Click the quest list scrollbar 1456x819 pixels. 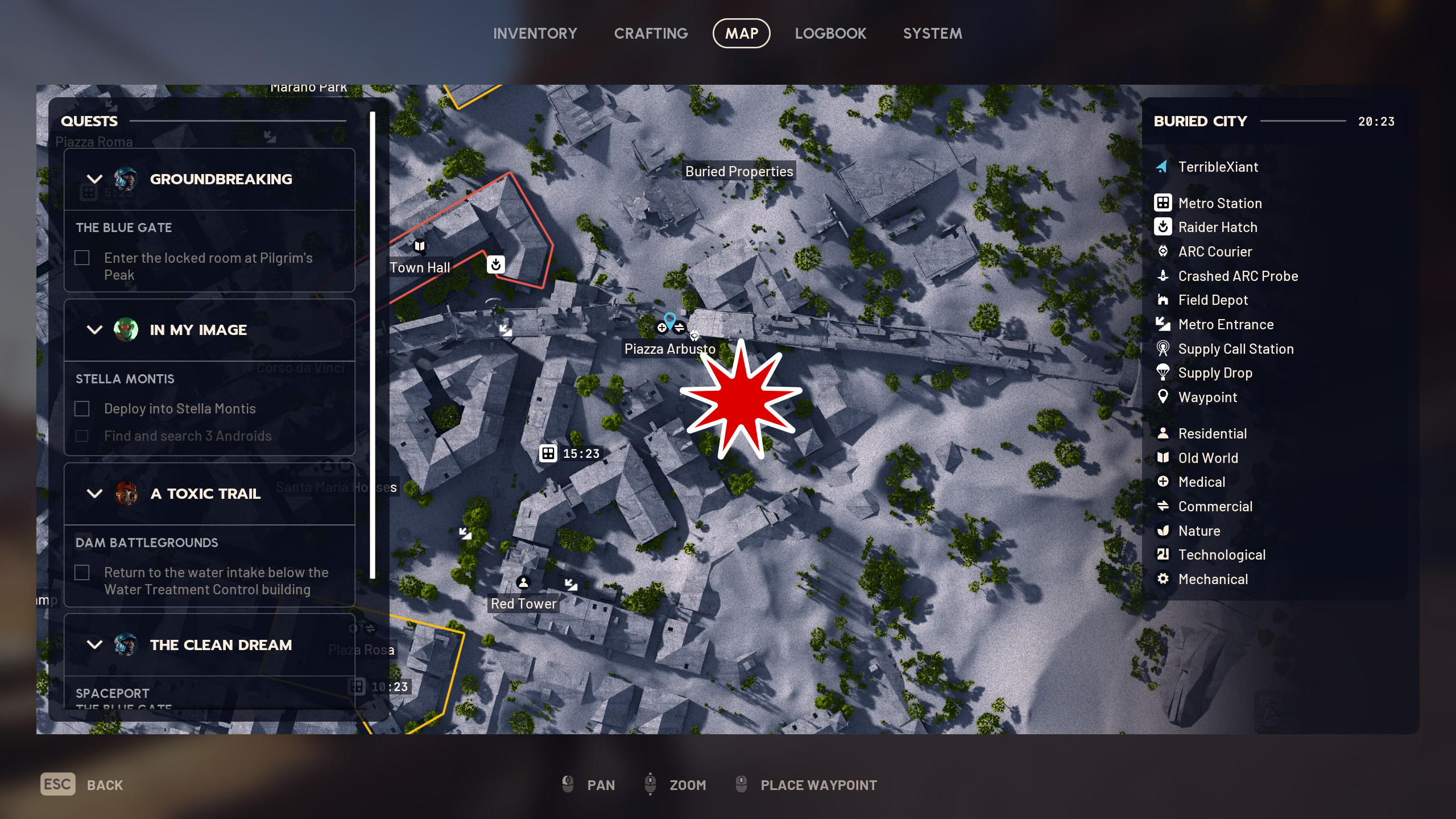[x=373, y=345]
